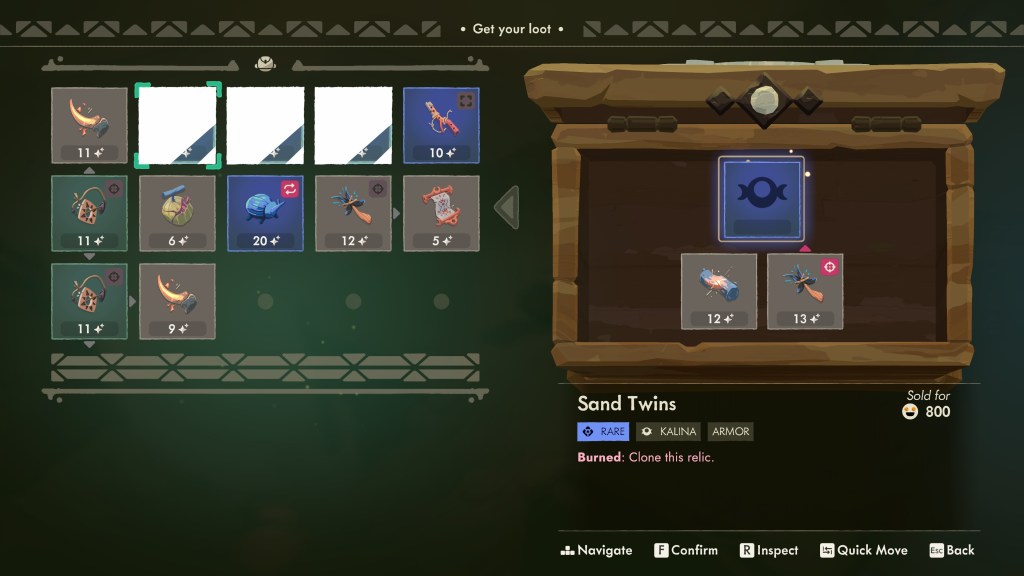Select the horn relic valued 11
Screen dimensions: 1024x576
89,125
